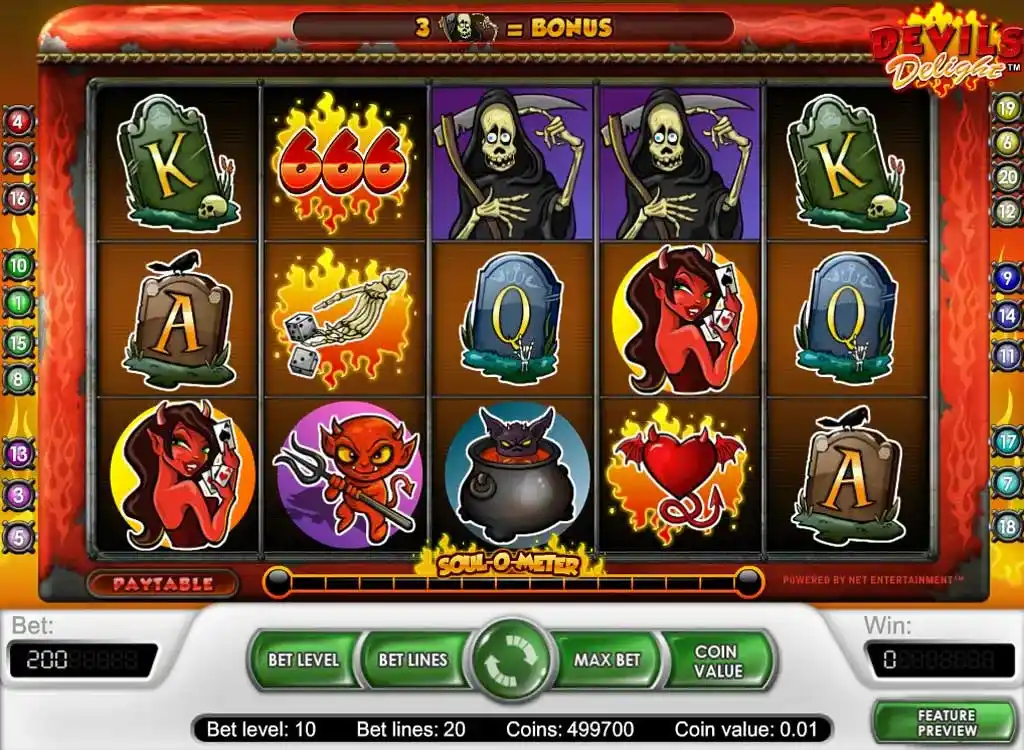The image size is (1024, 750).
Task: Choose bet line number 17 marker
Action: pyautogui.click(x=1006, y=440)
